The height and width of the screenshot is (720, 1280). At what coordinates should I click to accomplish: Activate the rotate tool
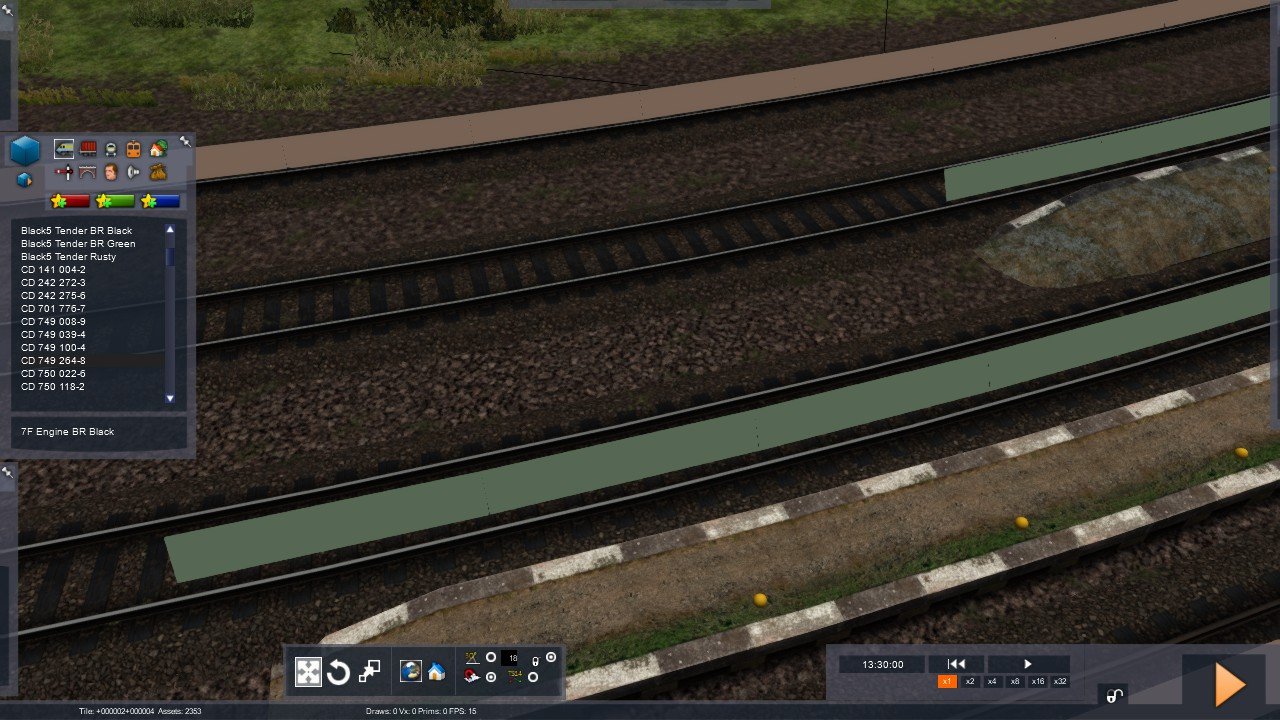[x=338, y=672]
